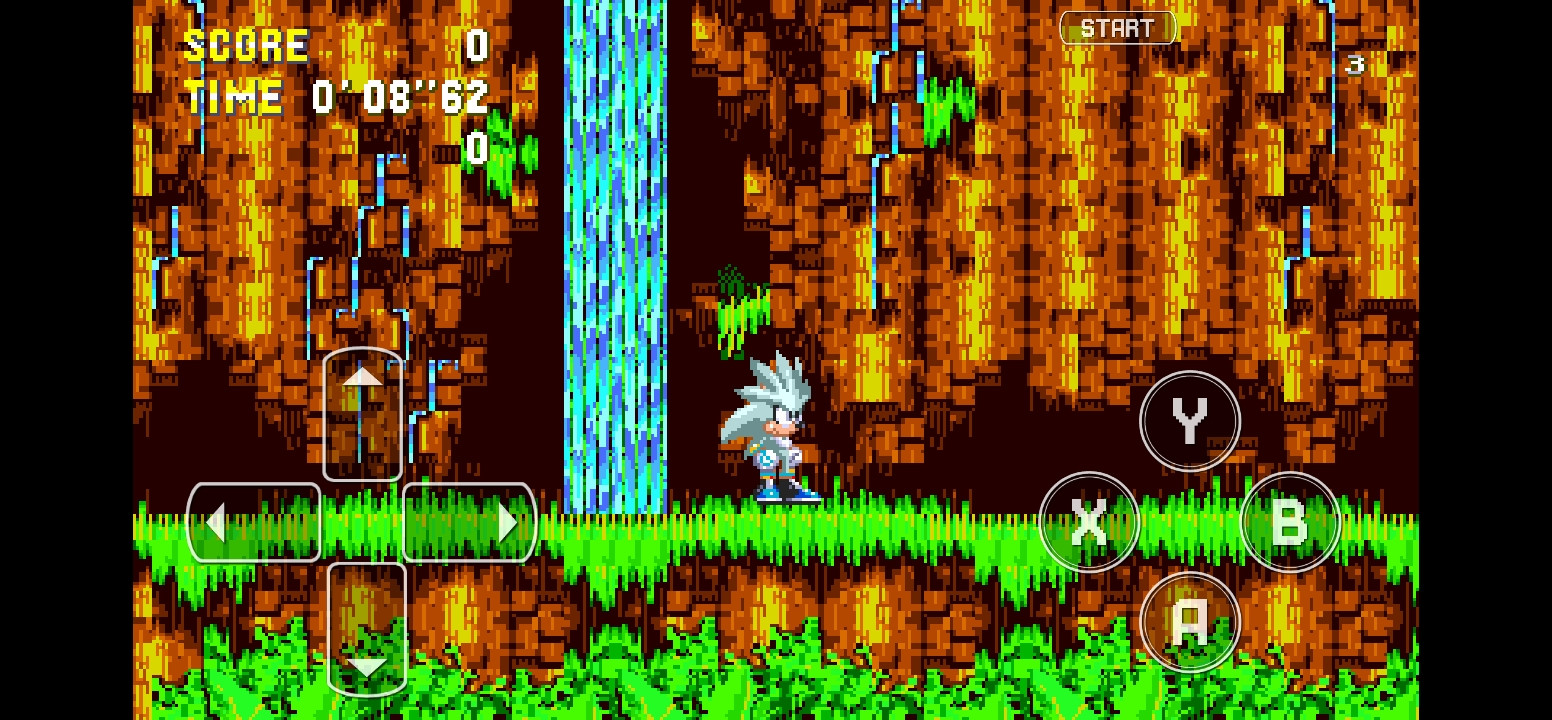This screenshot has width=1552, height=720.
Task: Click the ring count below the timer
Action: 477,150
